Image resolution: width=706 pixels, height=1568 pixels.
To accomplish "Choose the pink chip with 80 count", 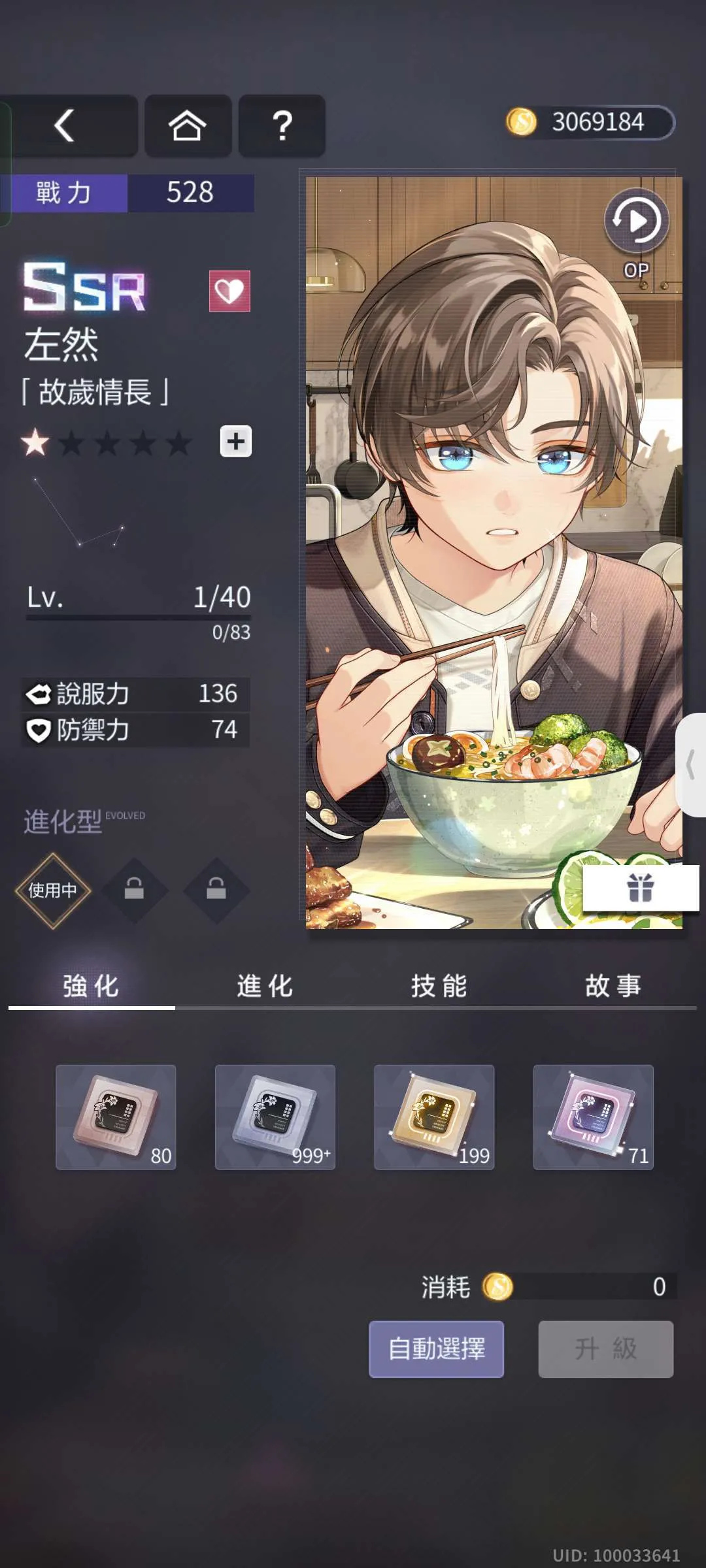I will click(116, 1117).
